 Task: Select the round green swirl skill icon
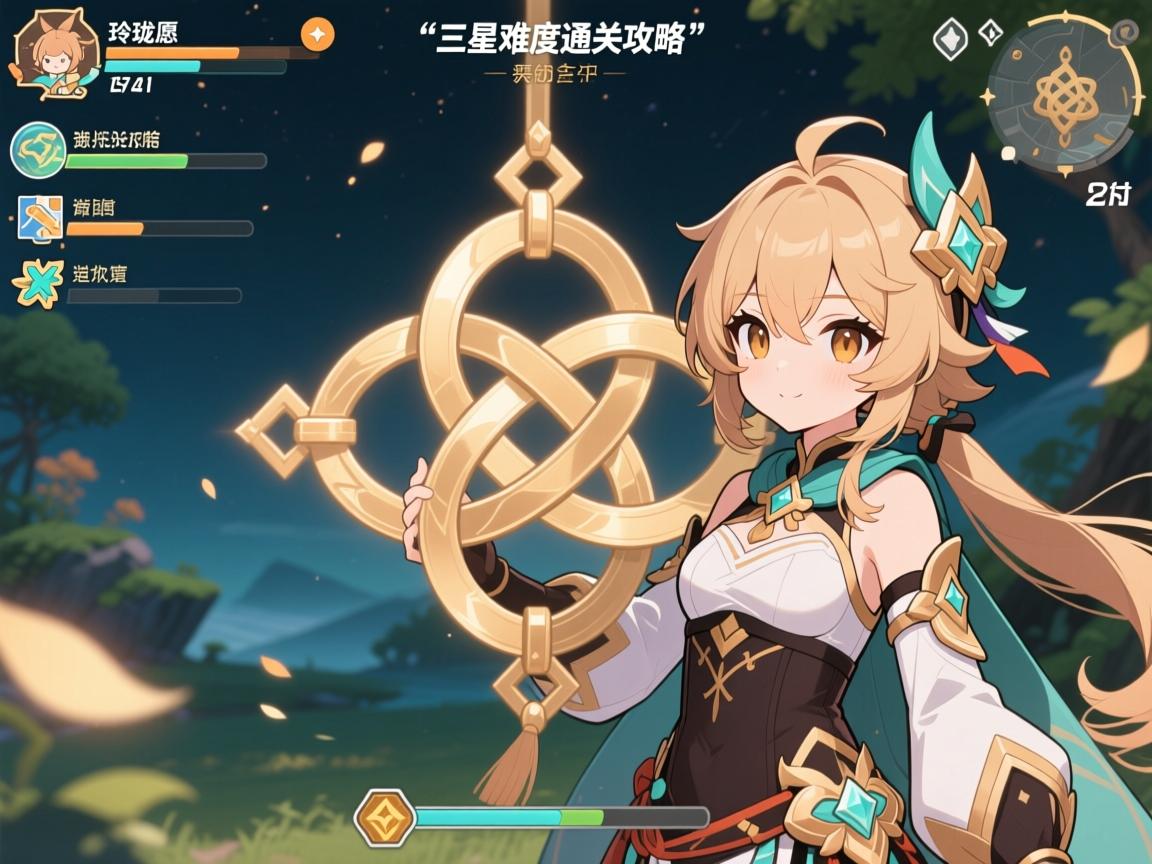[36, 149]
